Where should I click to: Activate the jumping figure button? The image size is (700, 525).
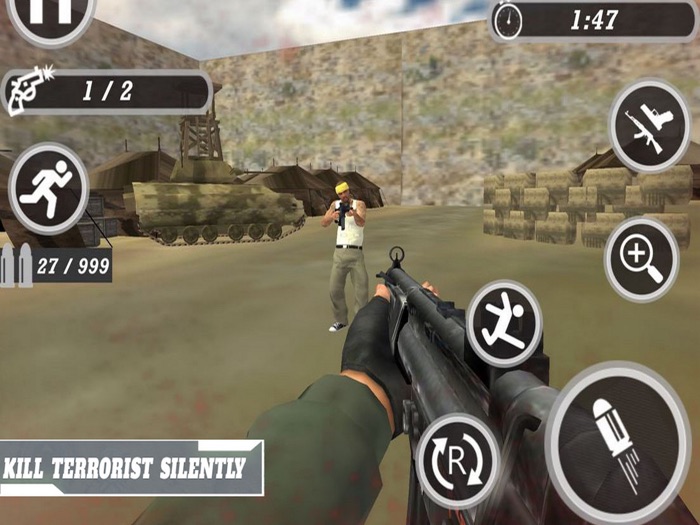504,322
